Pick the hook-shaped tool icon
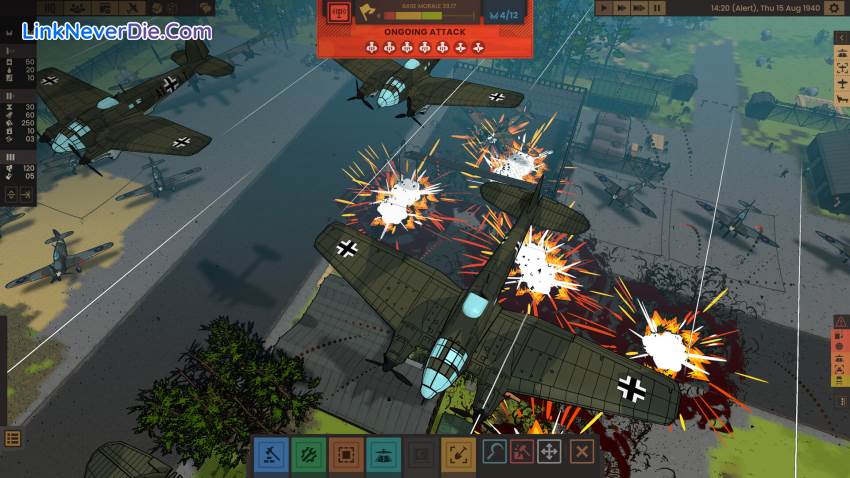The width and height of the screenshot is (850, 478). (495, 452)
